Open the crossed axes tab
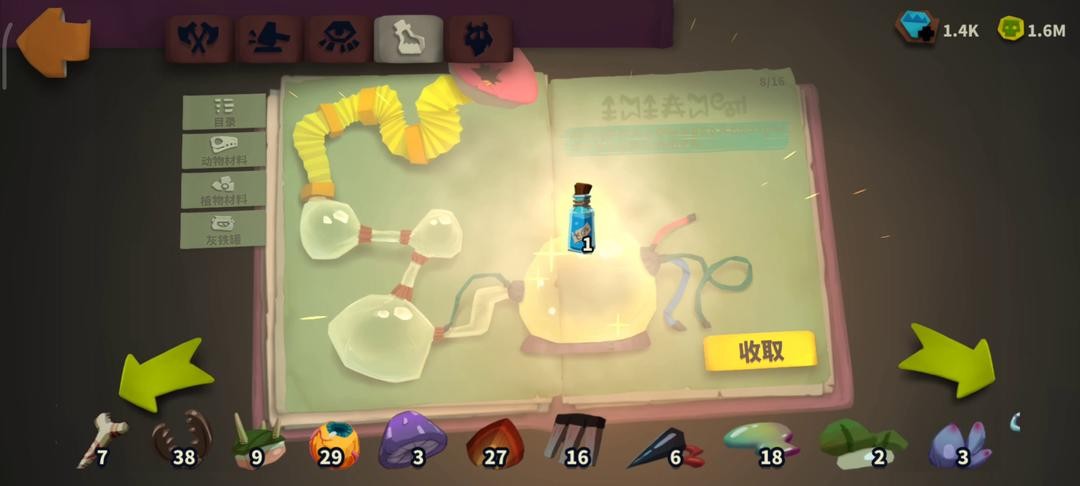 coord(199,39)
